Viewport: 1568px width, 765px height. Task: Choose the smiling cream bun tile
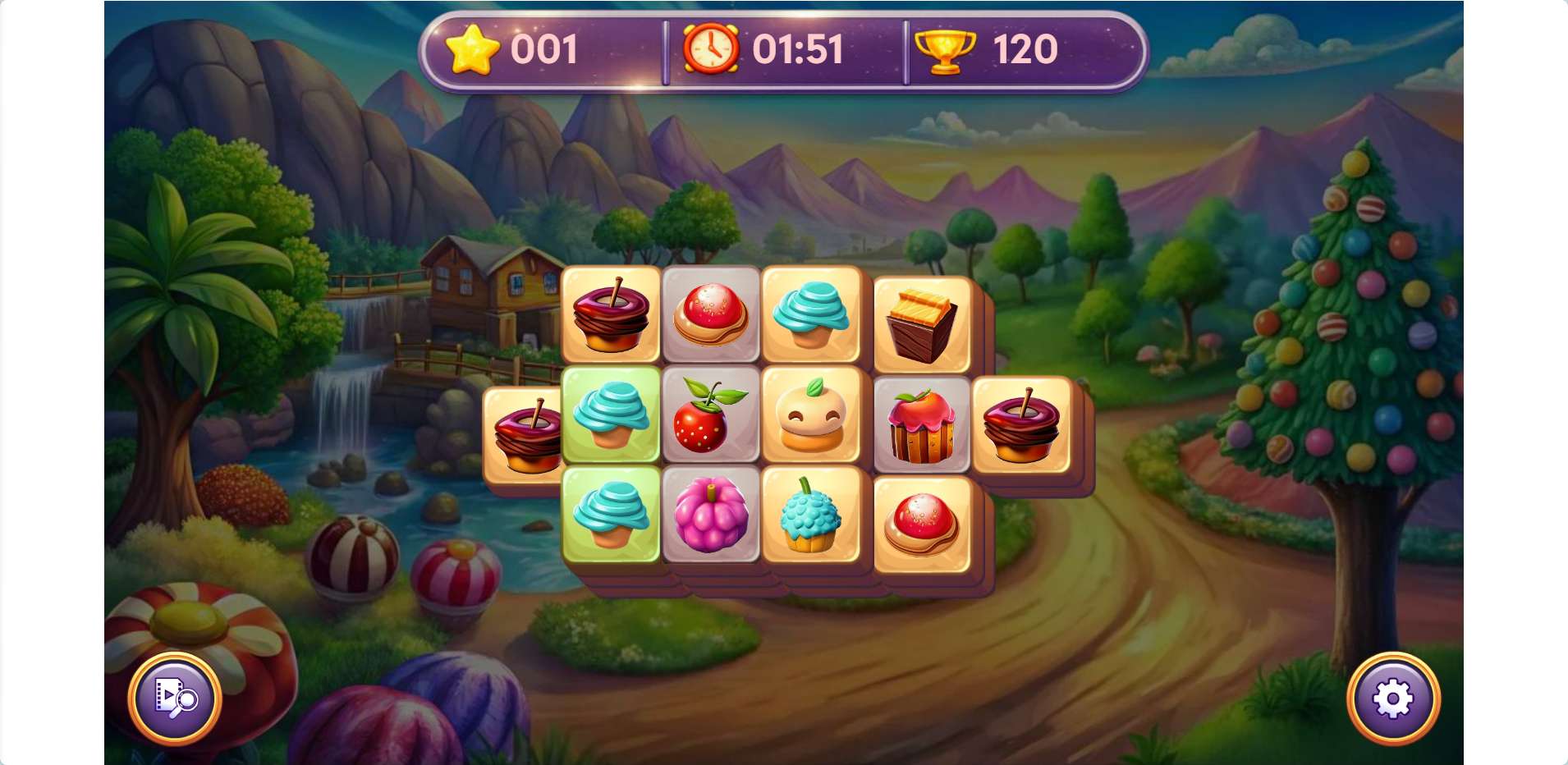[x=811, y=415]
